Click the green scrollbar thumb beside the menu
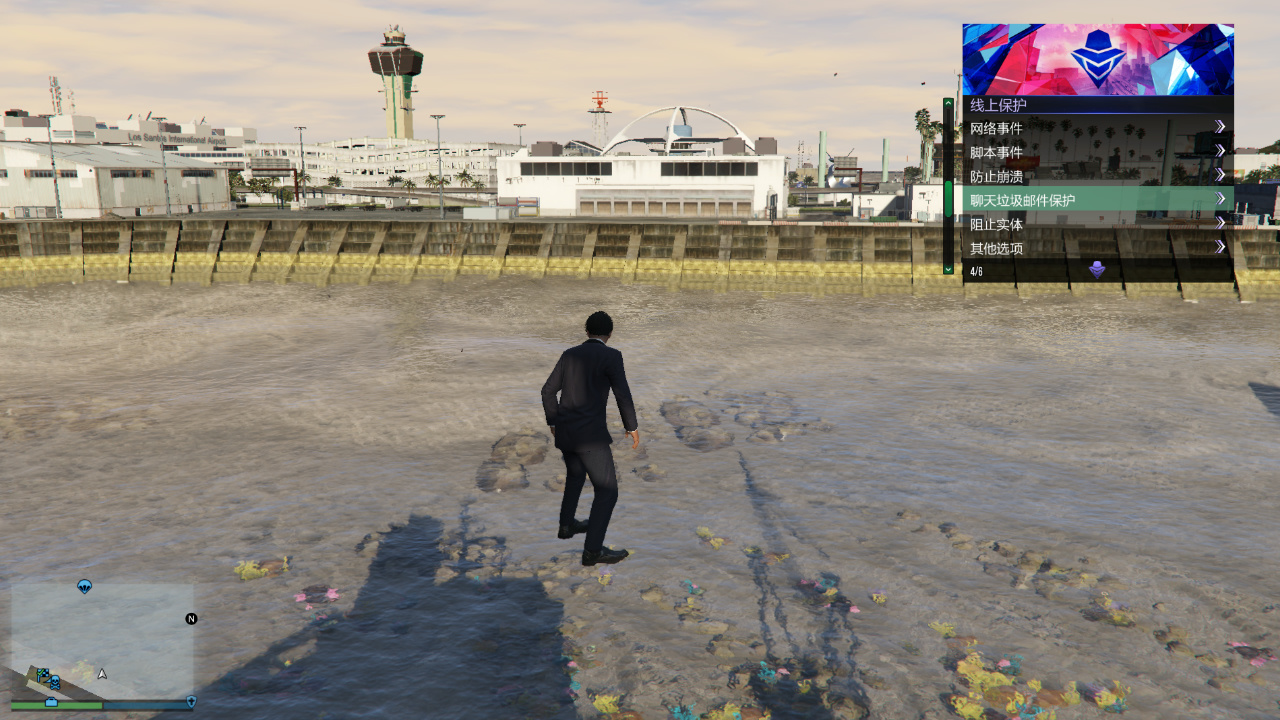The height and width of the screenshot is (720, 1280). (948, 198)
